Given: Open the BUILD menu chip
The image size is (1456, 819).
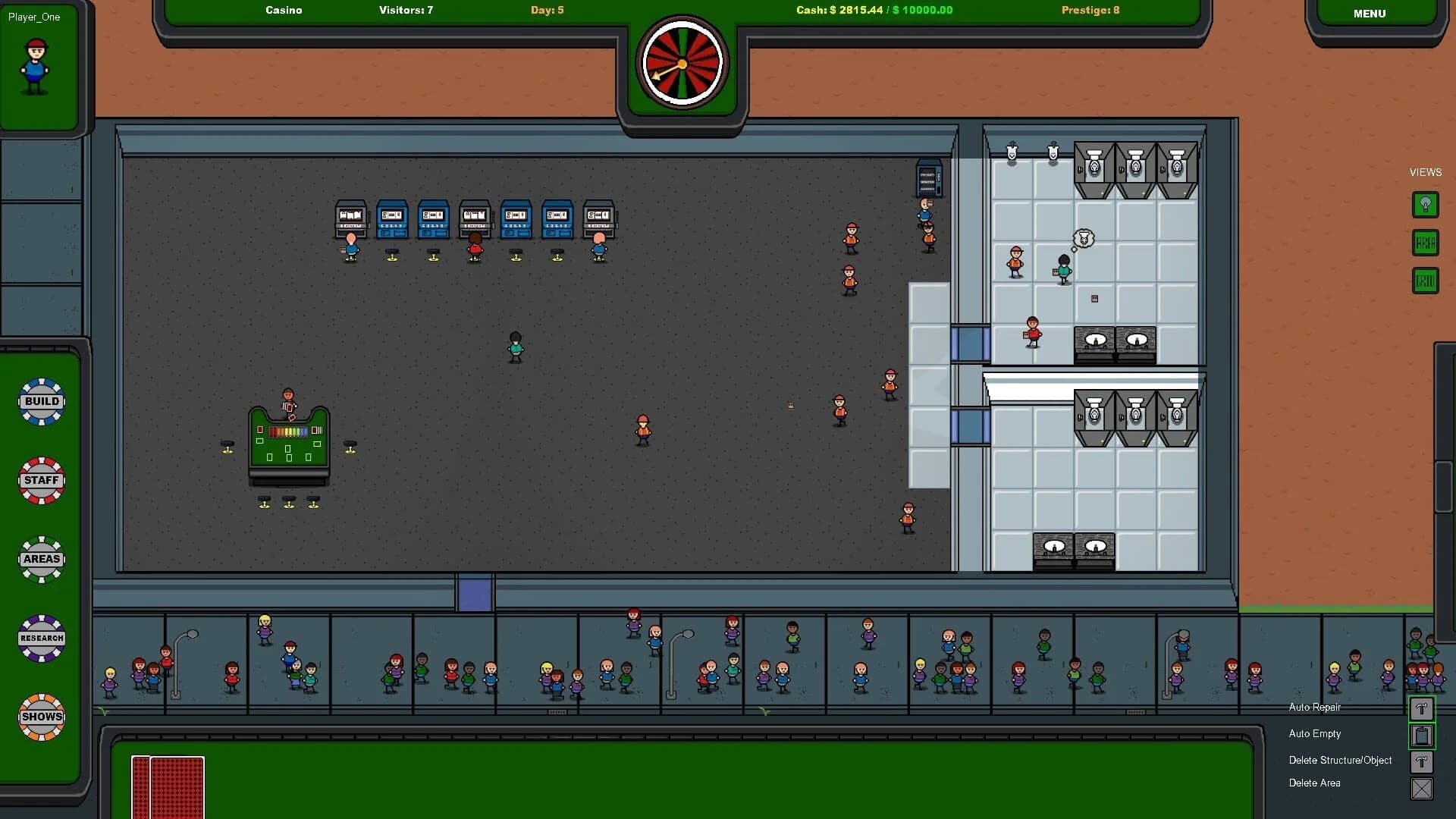Looking at the screenshot, I should pos(42,401).
